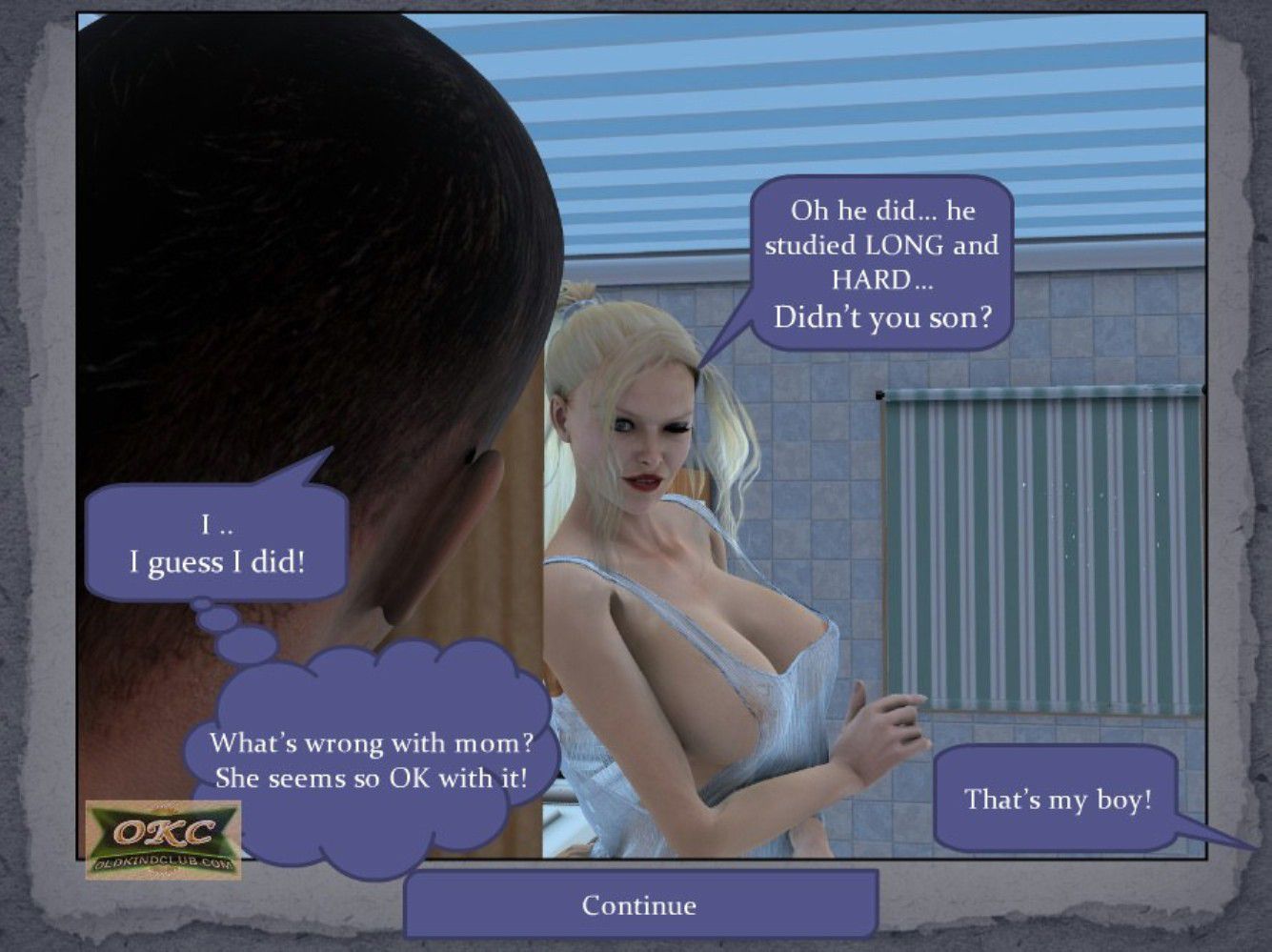The width and height of the screenshot is (1272, 952).
Task: Click the Continue button
Action: [639, 904]
